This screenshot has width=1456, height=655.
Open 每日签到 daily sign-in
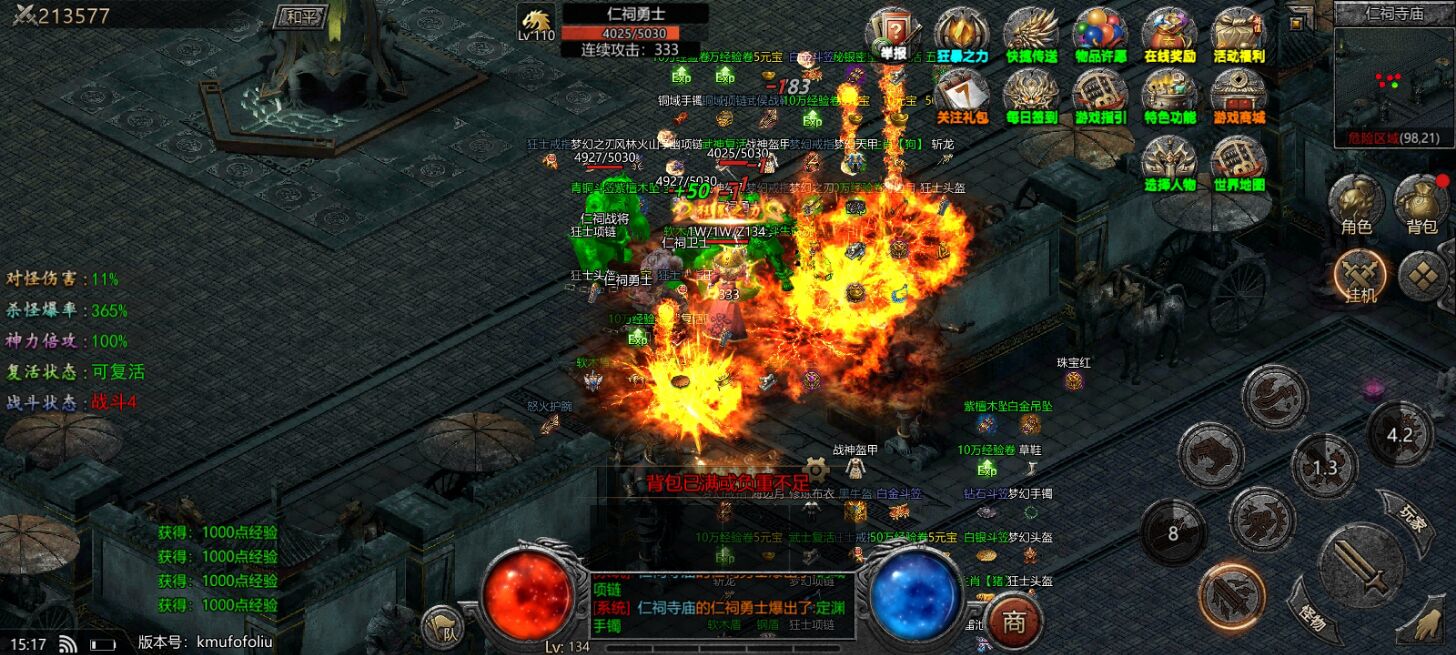[1031, 97]
